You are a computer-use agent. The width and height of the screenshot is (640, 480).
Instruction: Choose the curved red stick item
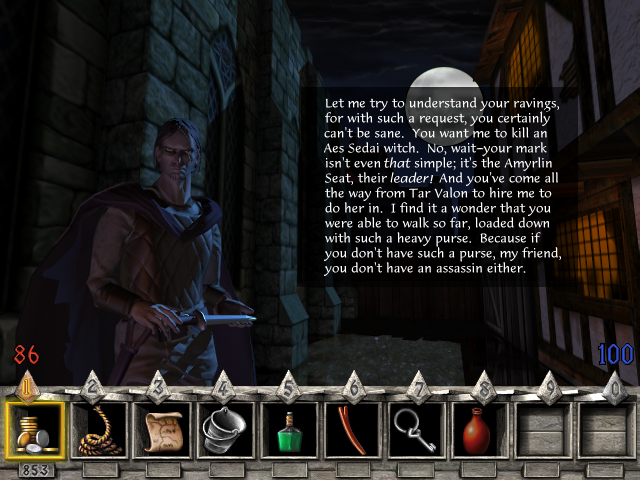[x=352, y=430]
